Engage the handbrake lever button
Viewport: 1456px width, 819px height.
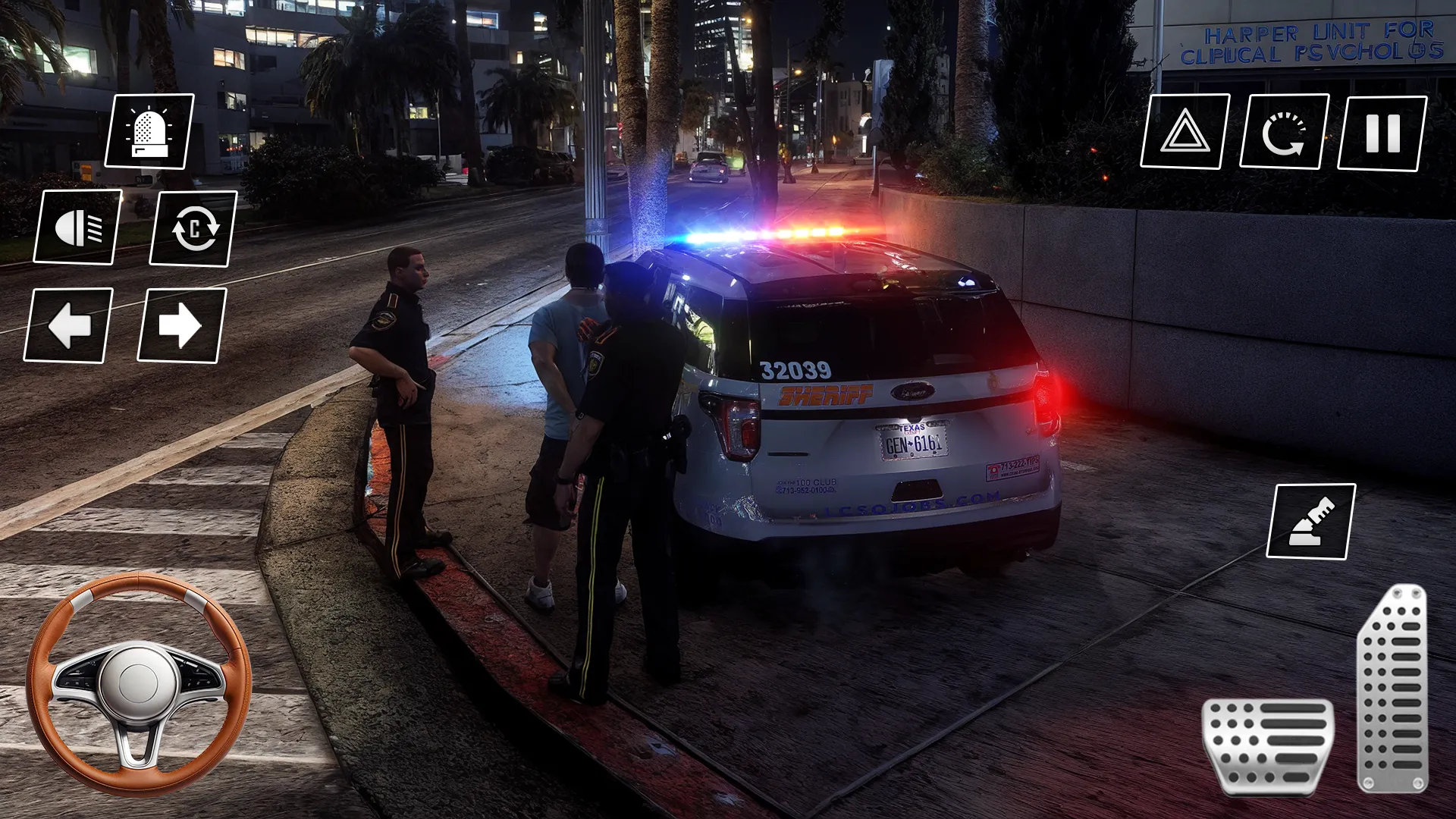[1311, 522]
